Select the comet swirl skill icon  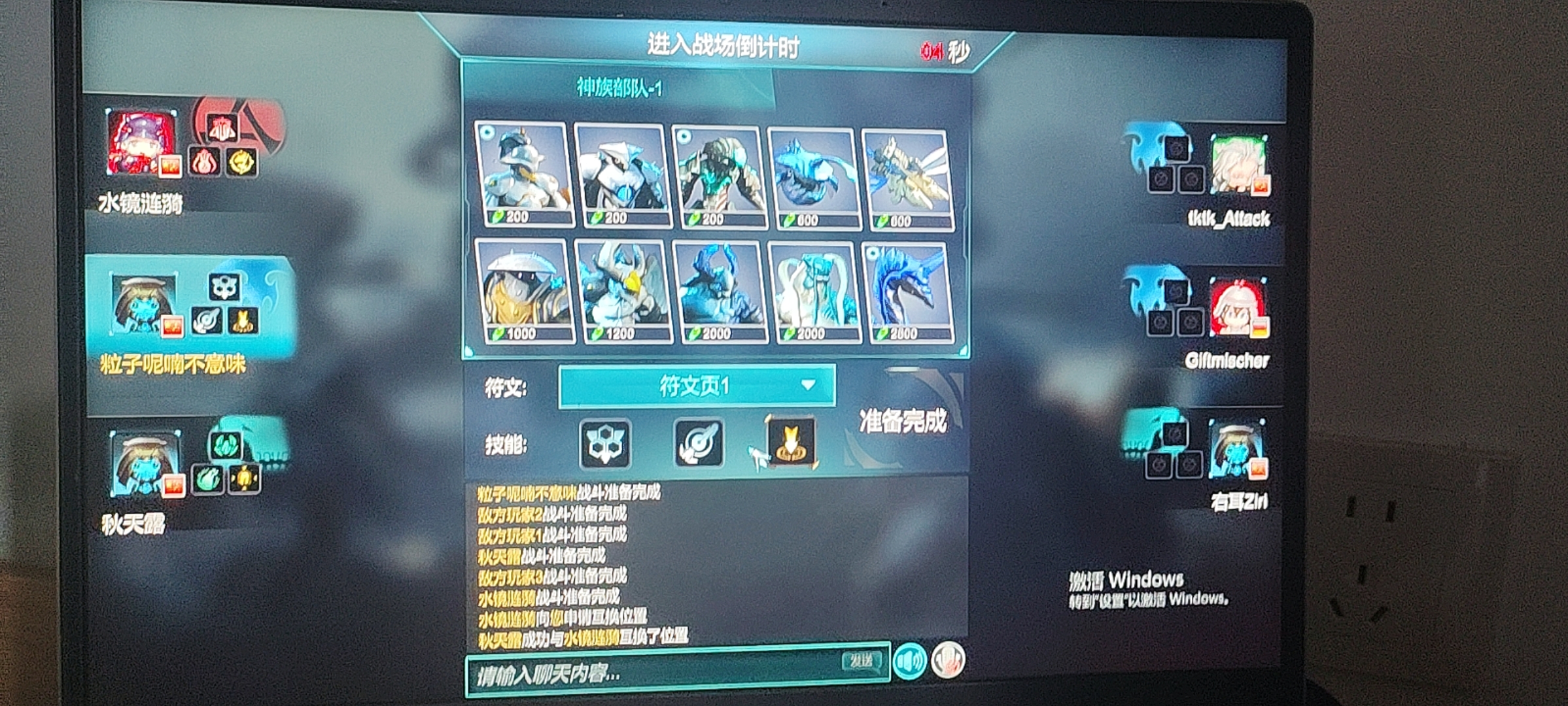[699, 443]
